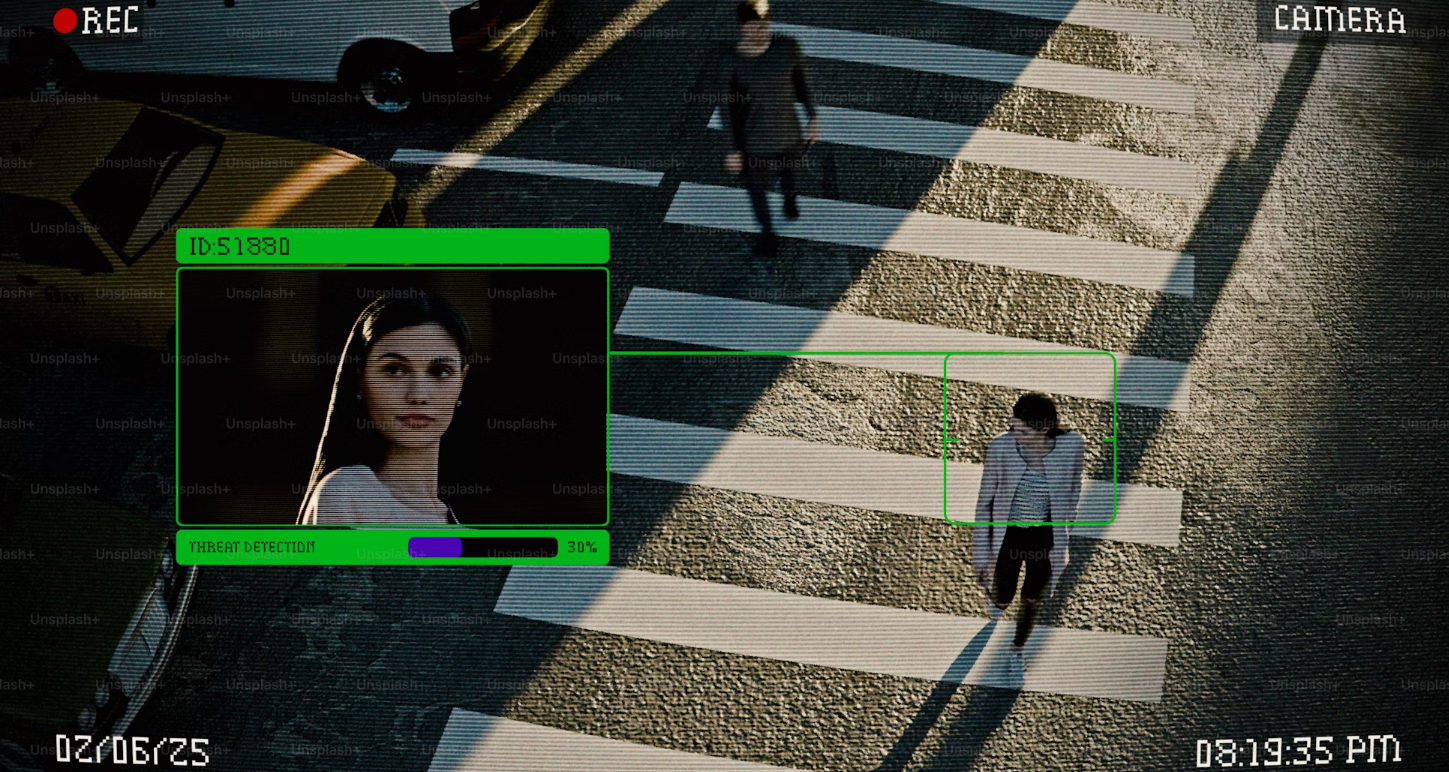Viewport: 1449px width, 772px height.
Task: Toggle the red REC recording indicator
Action: (x=66, y=21)
